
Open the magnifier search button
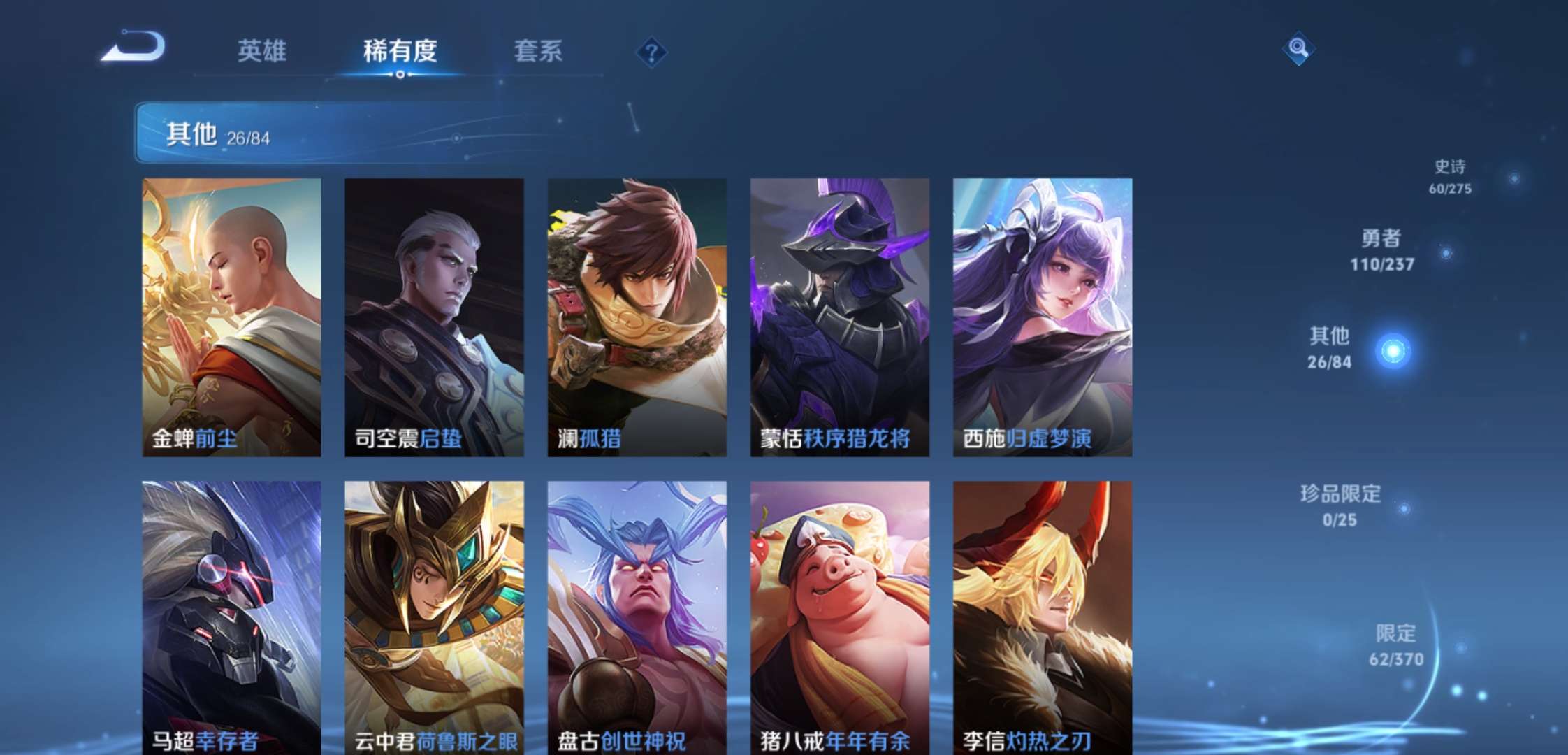pos(1298,48)
